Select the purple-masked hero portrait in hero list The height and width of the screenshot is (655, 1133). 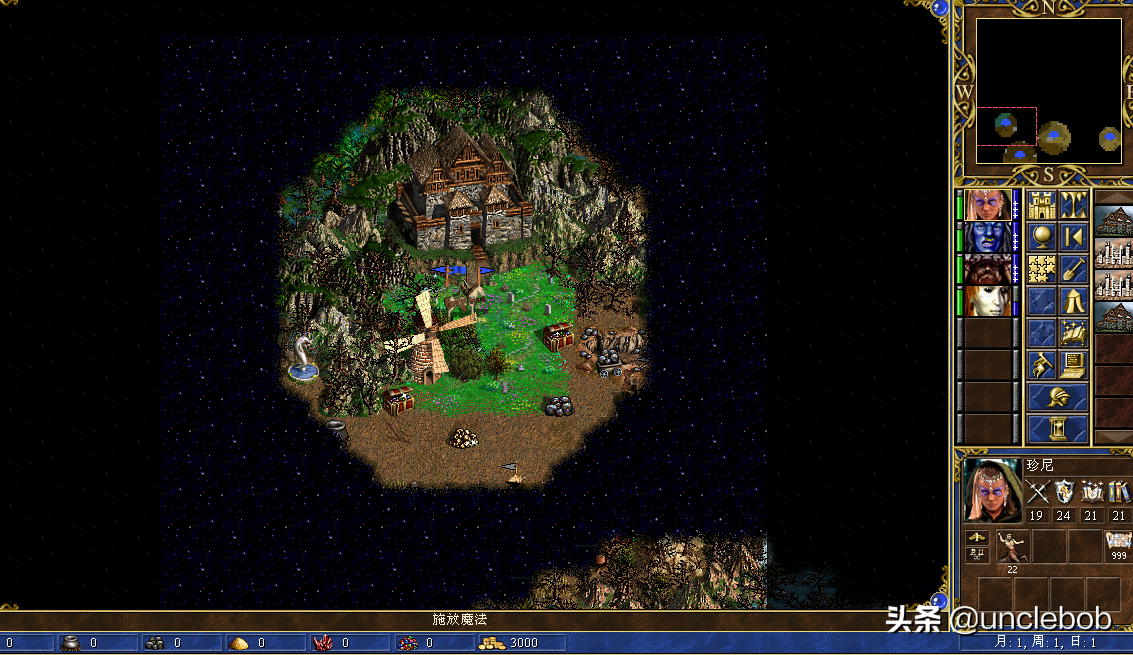coord(988,205)
